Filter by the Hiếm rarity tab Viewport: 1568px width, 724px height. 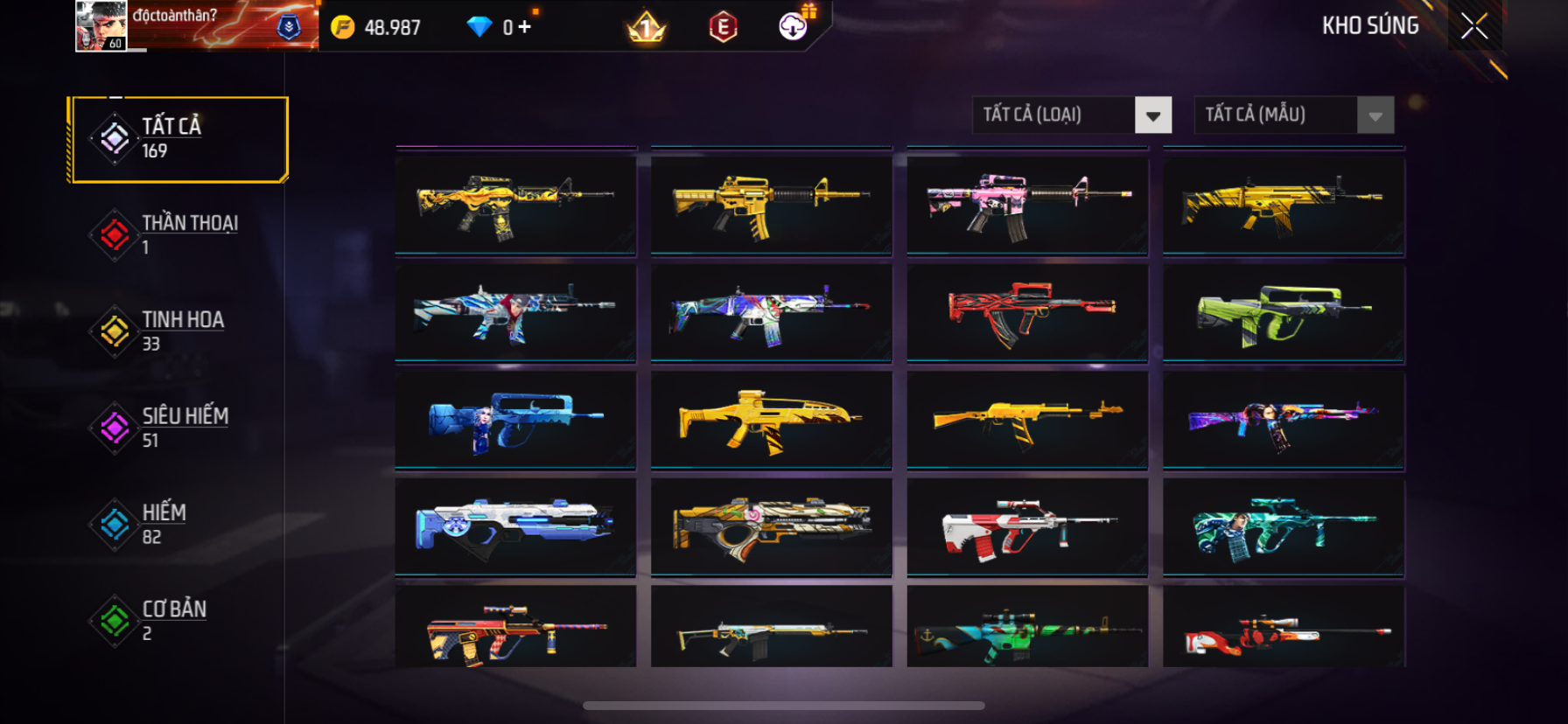click(179, 524)
